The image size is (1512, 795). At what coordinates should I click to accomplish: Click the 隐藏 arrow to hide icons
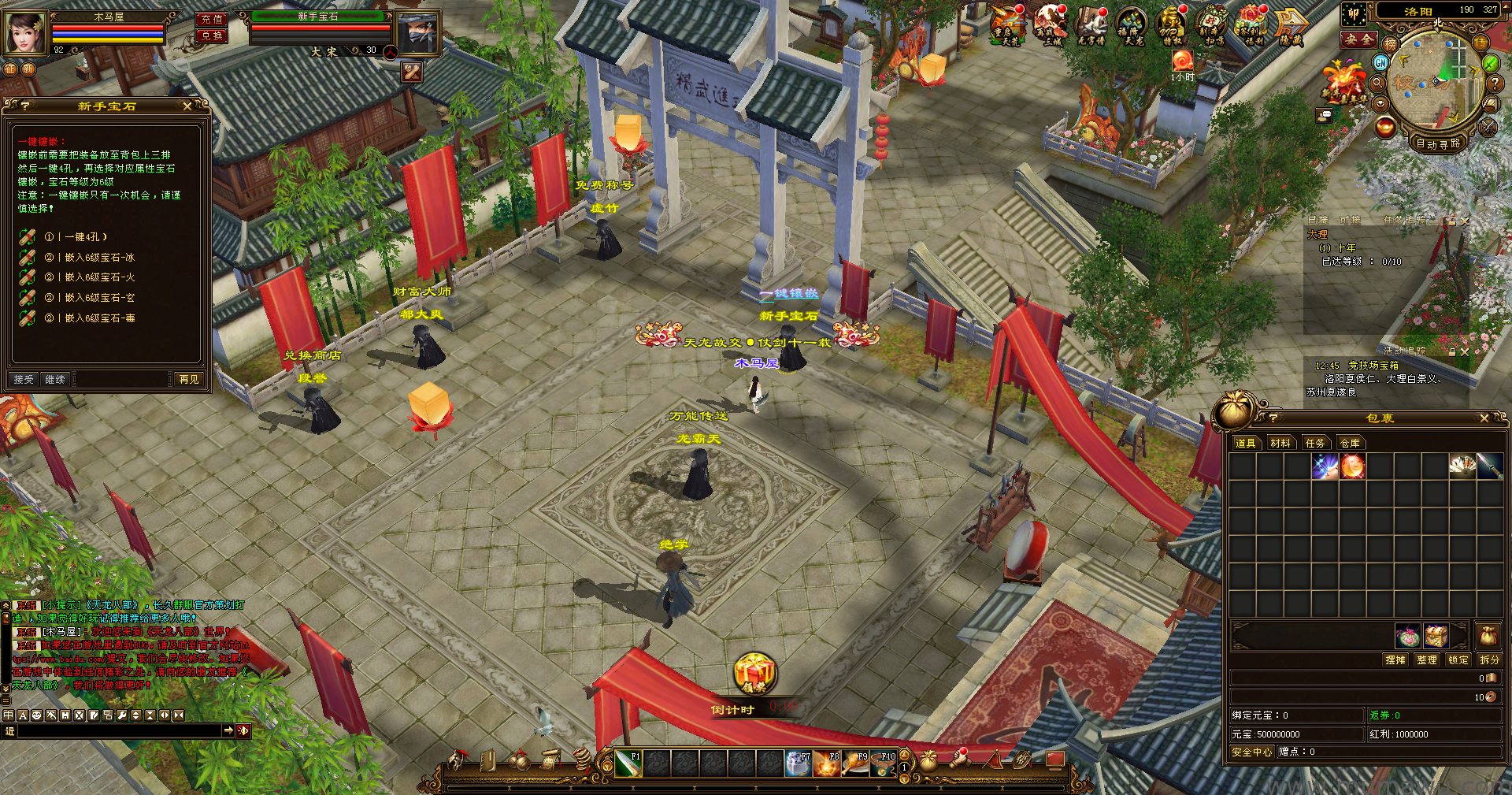click(x=1291, y=26)
